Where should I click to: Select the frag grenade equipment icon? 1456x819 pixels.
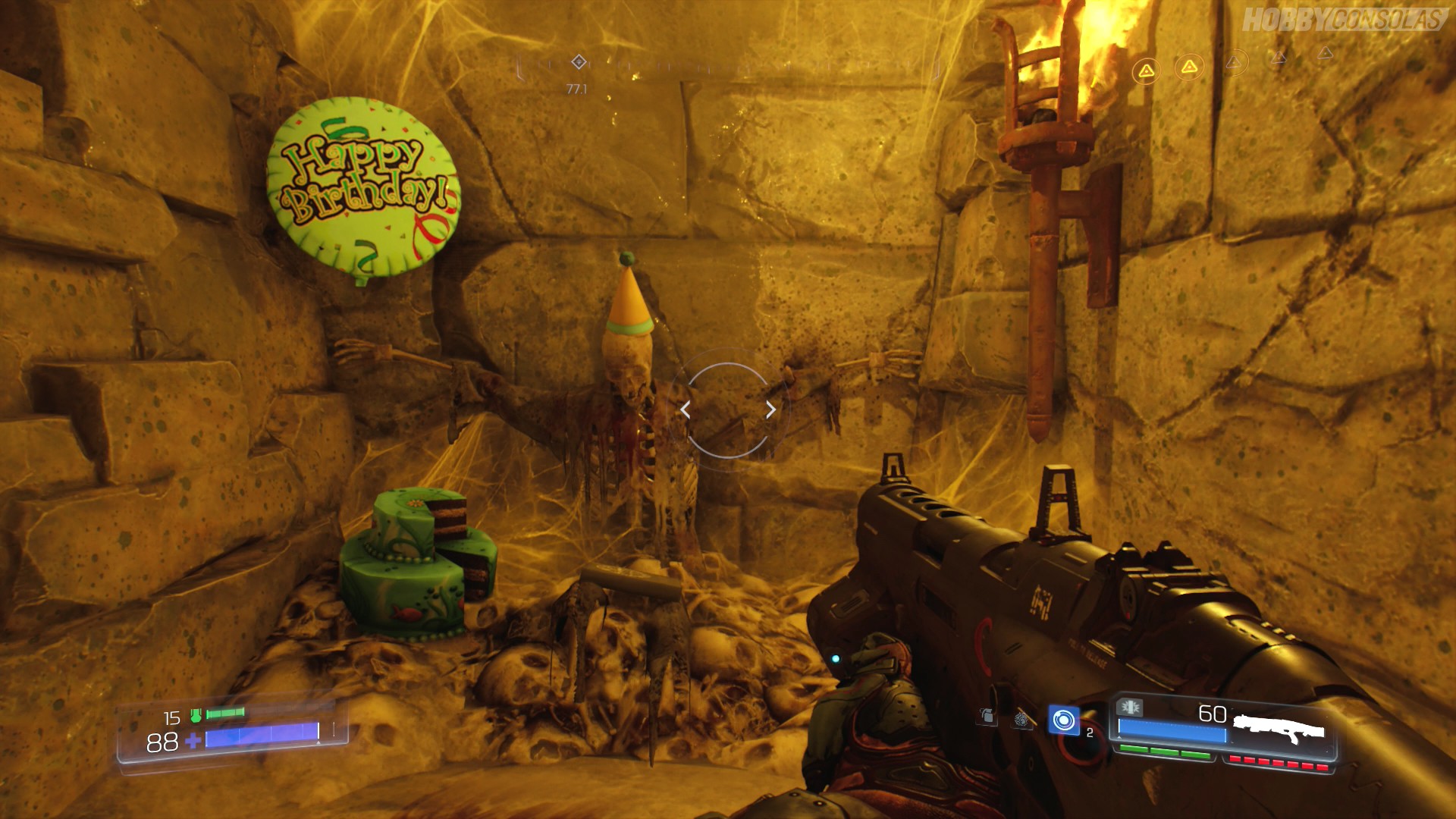[x=988, y=715]
